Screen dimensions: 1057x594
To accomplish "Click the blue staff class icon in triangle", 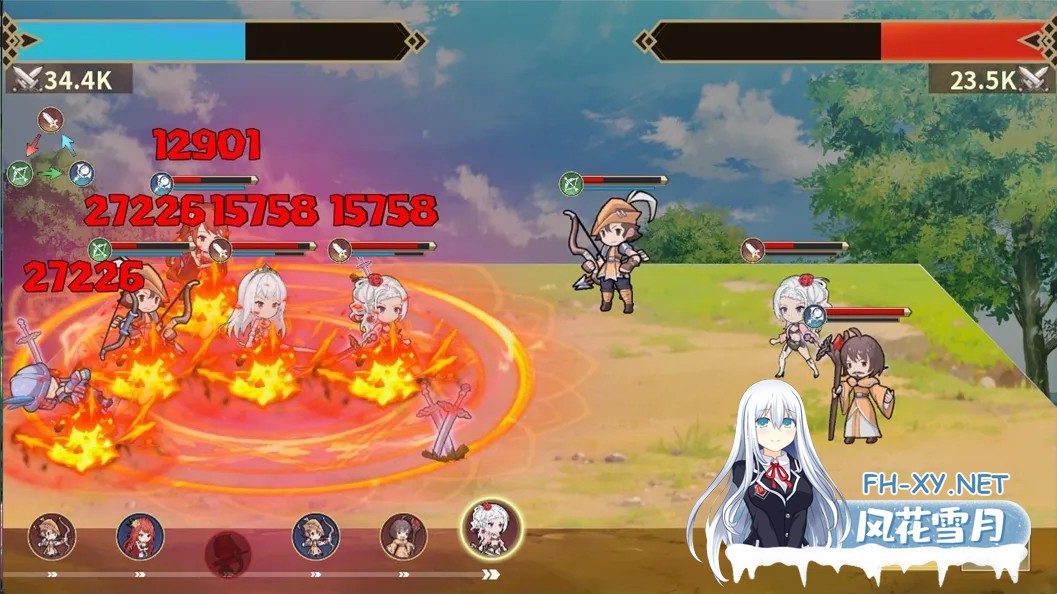I will click(x=81, y=173).
